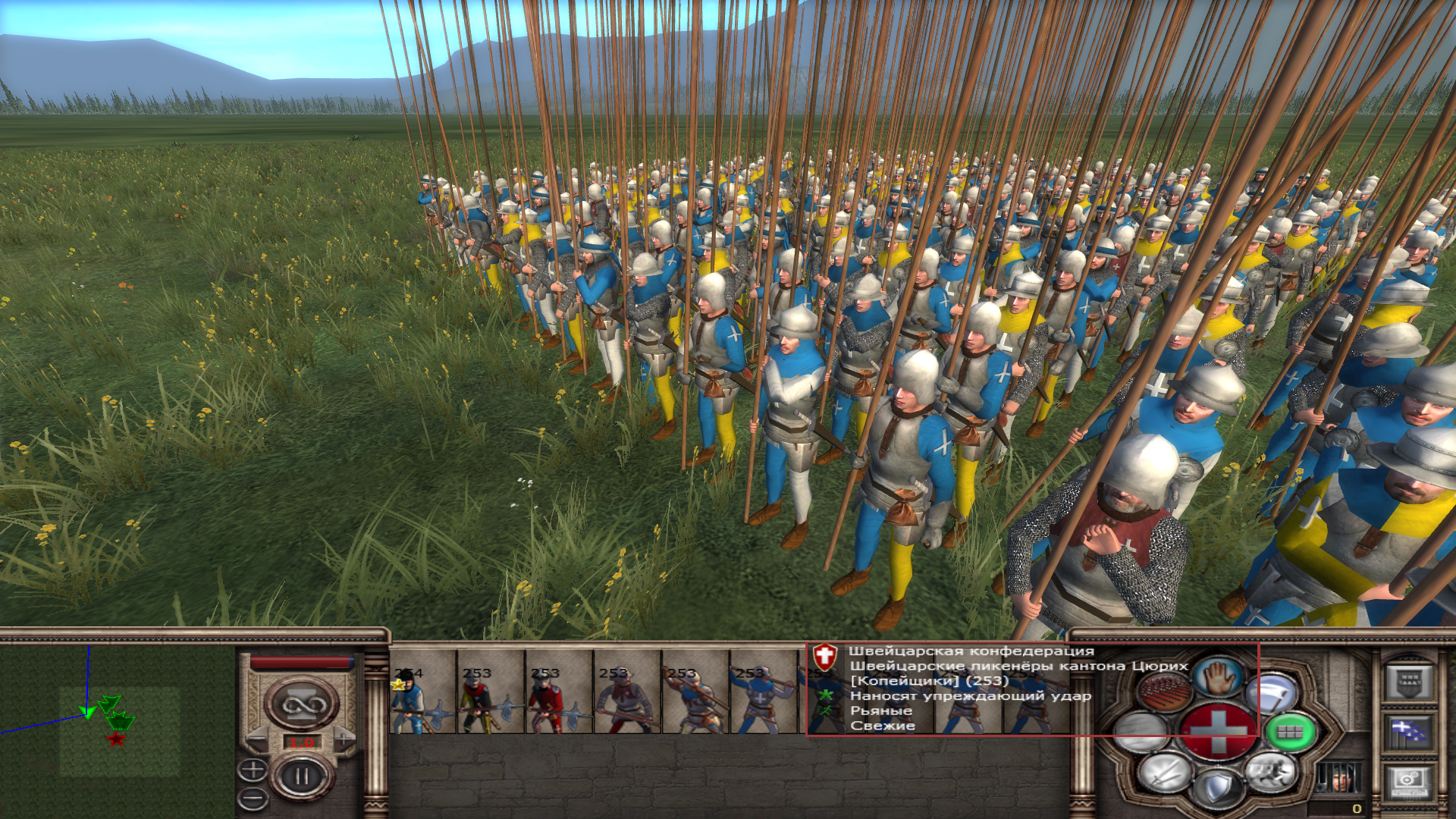Image resolution: width=1456 pixels, height=819 pixels.
Task: Decrease battle speed with left arrow
Action: [258, 740]
